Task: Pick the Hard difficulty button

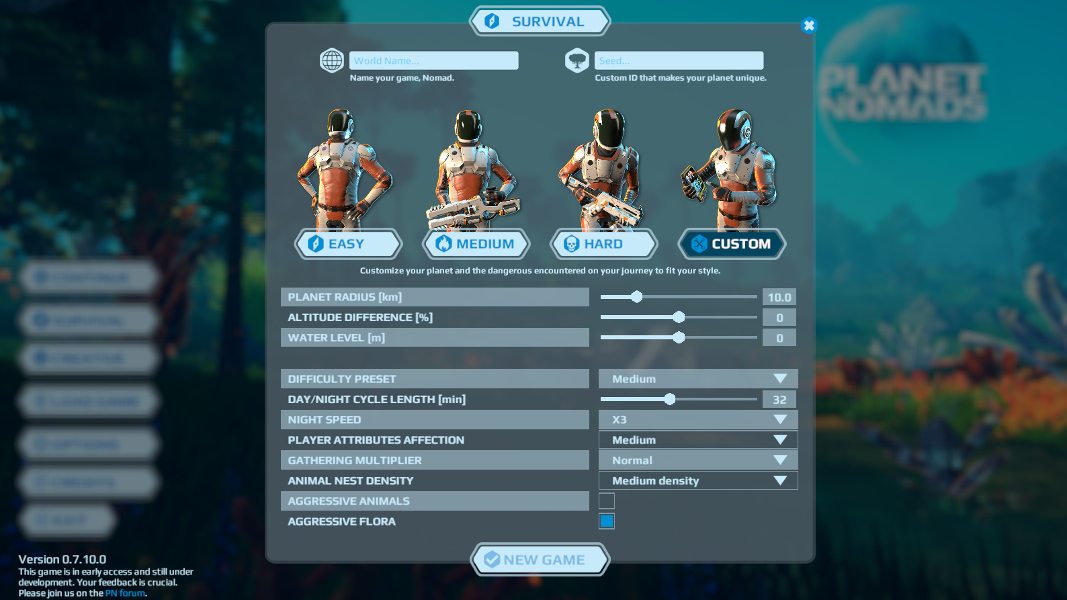Action: click(604, 243)
